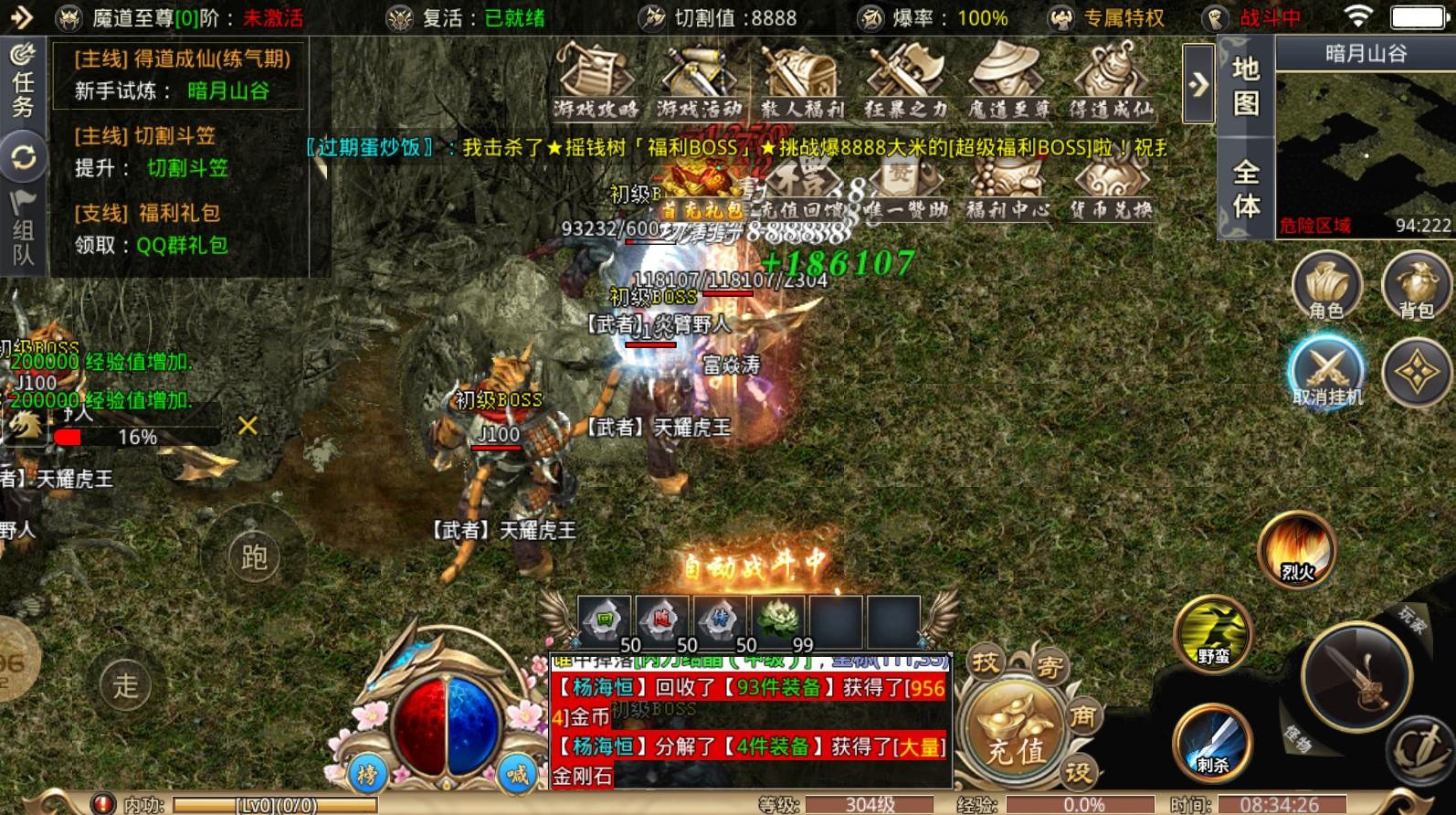Open the 地图 map tab
Image resolution: width=1456 pixels, height=815 pixels.
click(x=1246, y=86)
